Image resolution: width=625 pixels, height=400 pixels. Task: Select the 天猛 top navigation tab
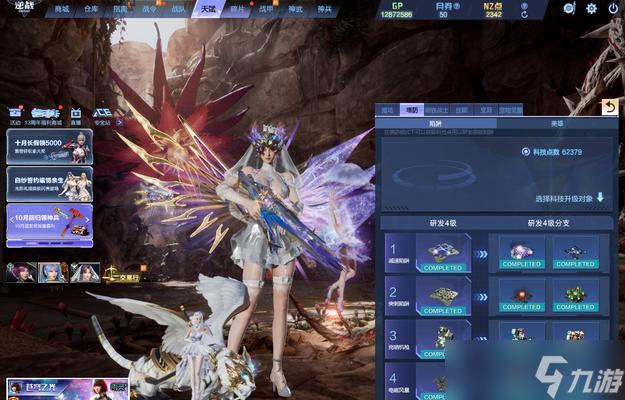[x=207, y=8]
